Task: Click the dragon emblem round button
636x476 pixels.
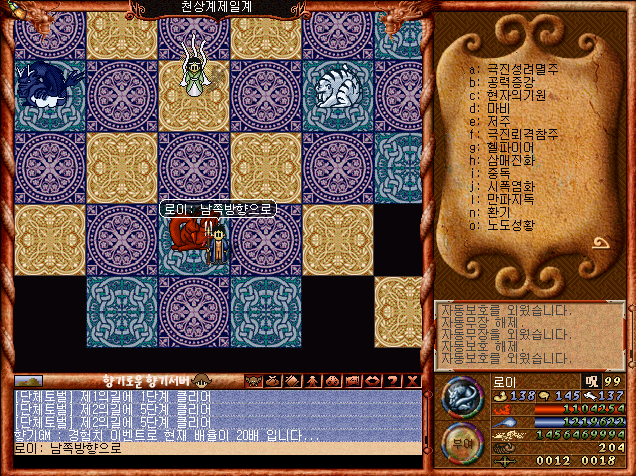Action: click(462, 398)
